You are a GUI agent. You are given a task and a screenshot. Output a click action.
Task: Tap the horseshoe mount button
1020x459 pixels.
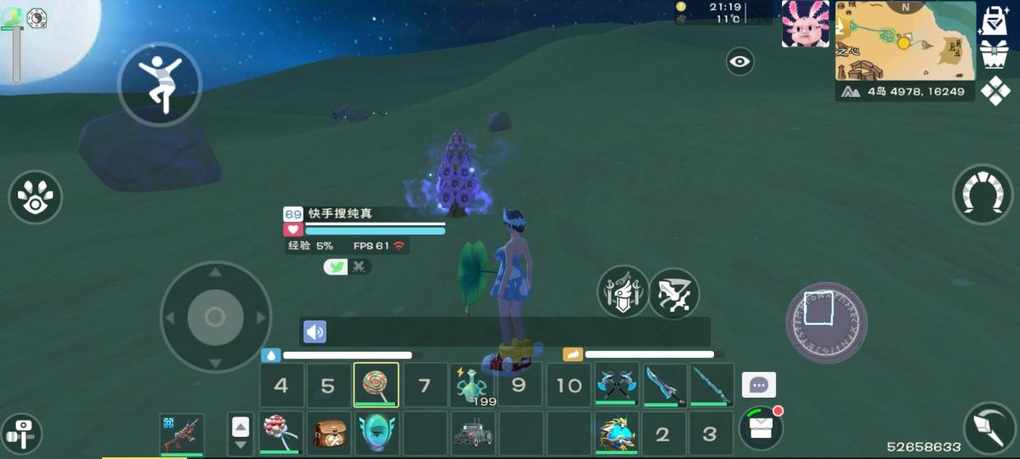point(982,194)
